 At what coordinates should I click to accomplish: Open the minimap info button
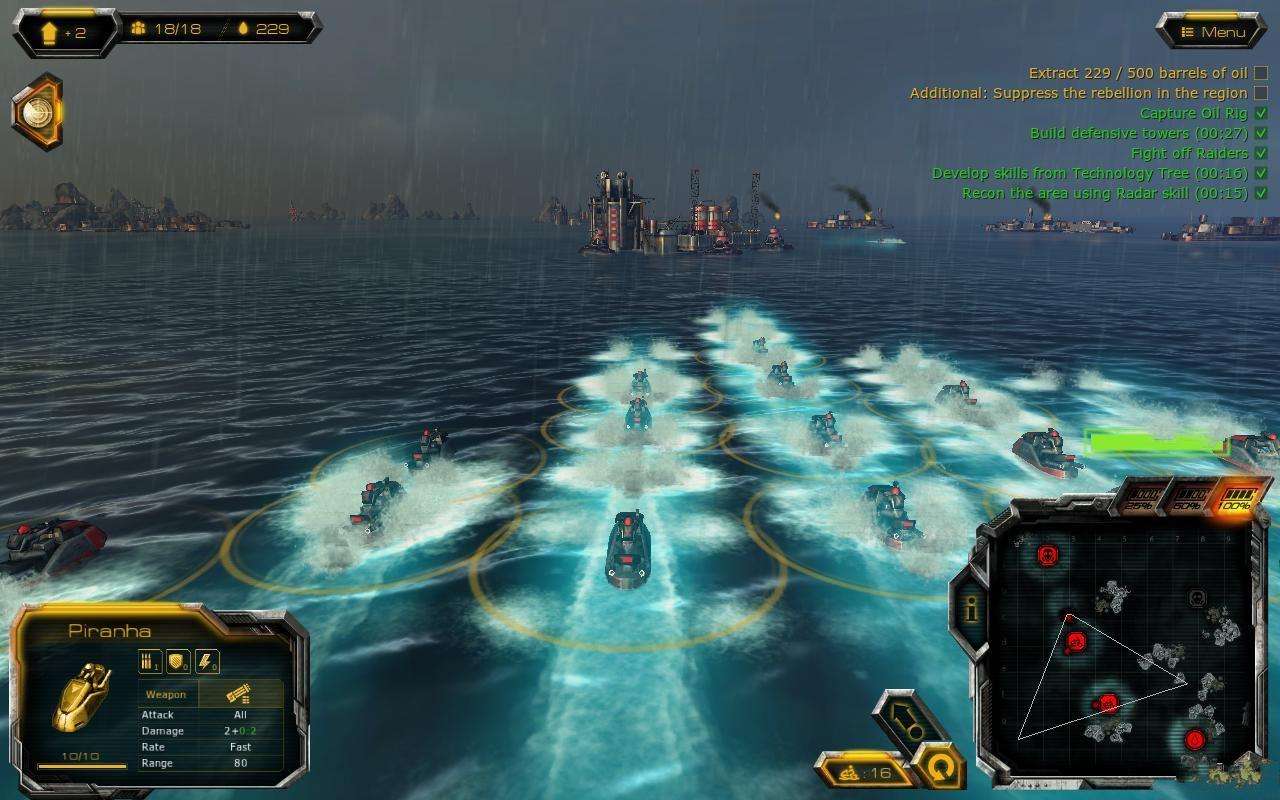pos(969,608)
